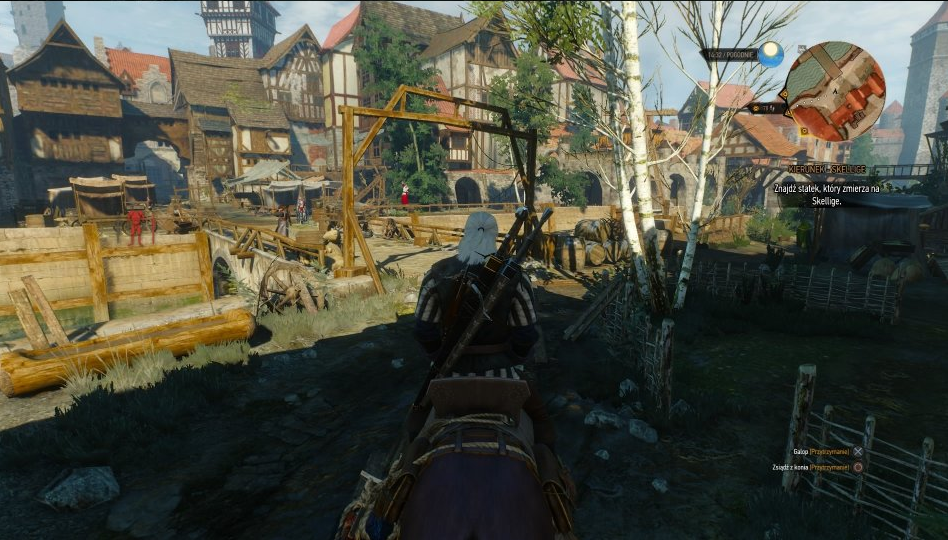Click the sun weather icon

coord(770,54)
